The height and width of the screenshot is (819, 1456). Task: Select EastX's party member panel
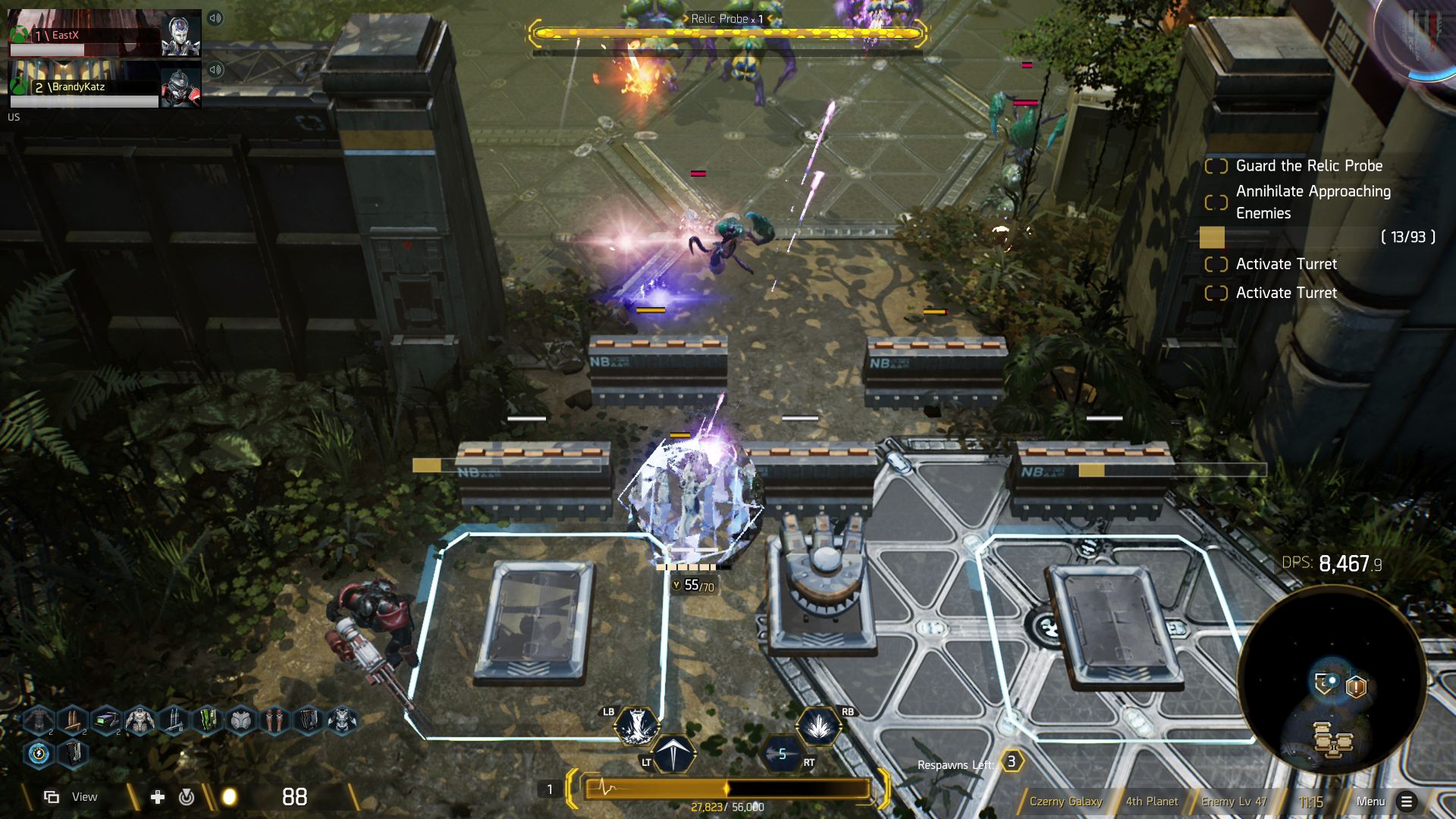pyautogui.click(x=105, y=35)
